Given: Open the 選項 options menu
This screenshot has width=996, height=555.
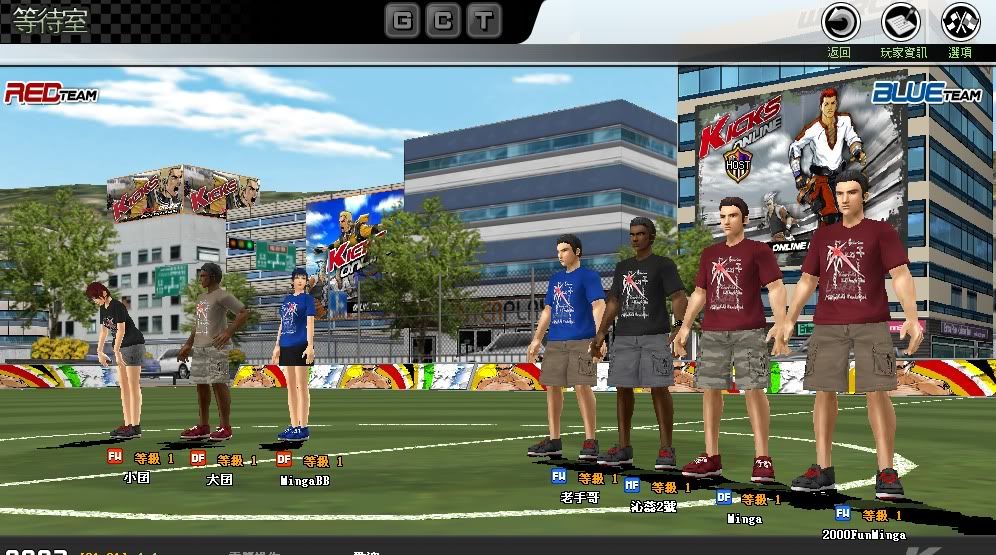Looking at the screenshot, I should 960,23.
